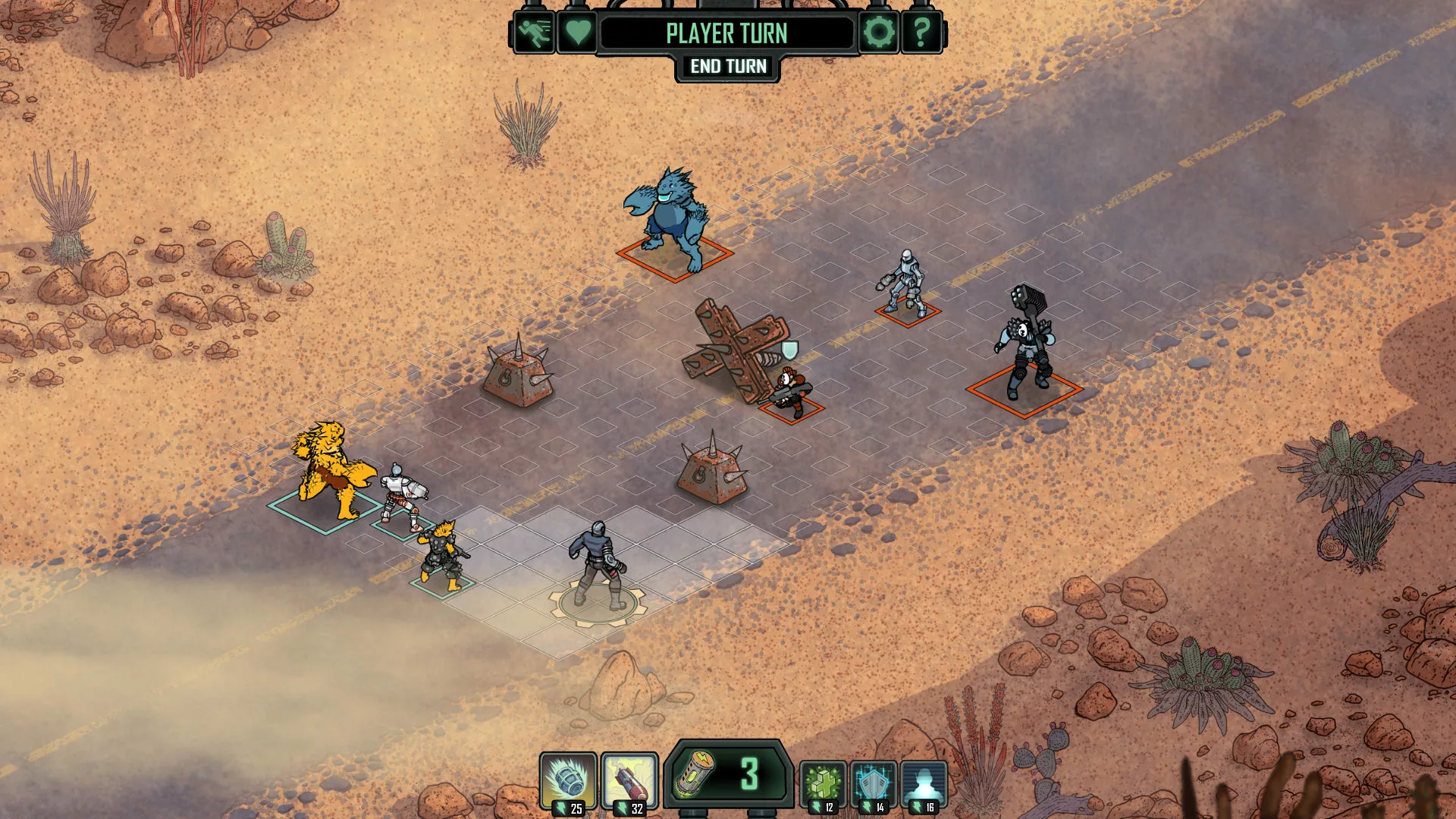Screen dimensions: 1456x819
Task: Open the gear settings menu
Action: (878, 33)
